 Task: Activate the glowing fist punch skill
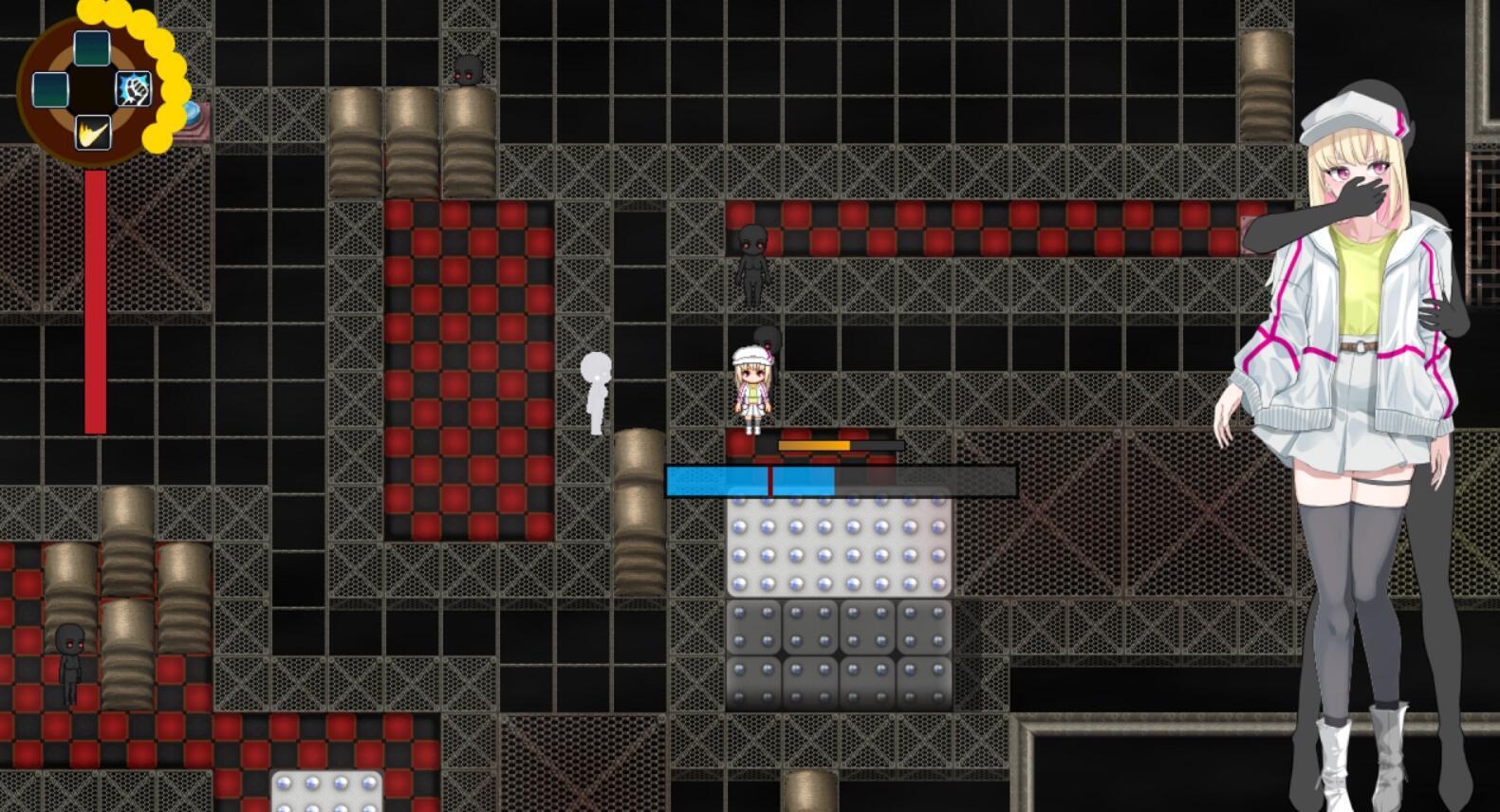coord(134,90)
